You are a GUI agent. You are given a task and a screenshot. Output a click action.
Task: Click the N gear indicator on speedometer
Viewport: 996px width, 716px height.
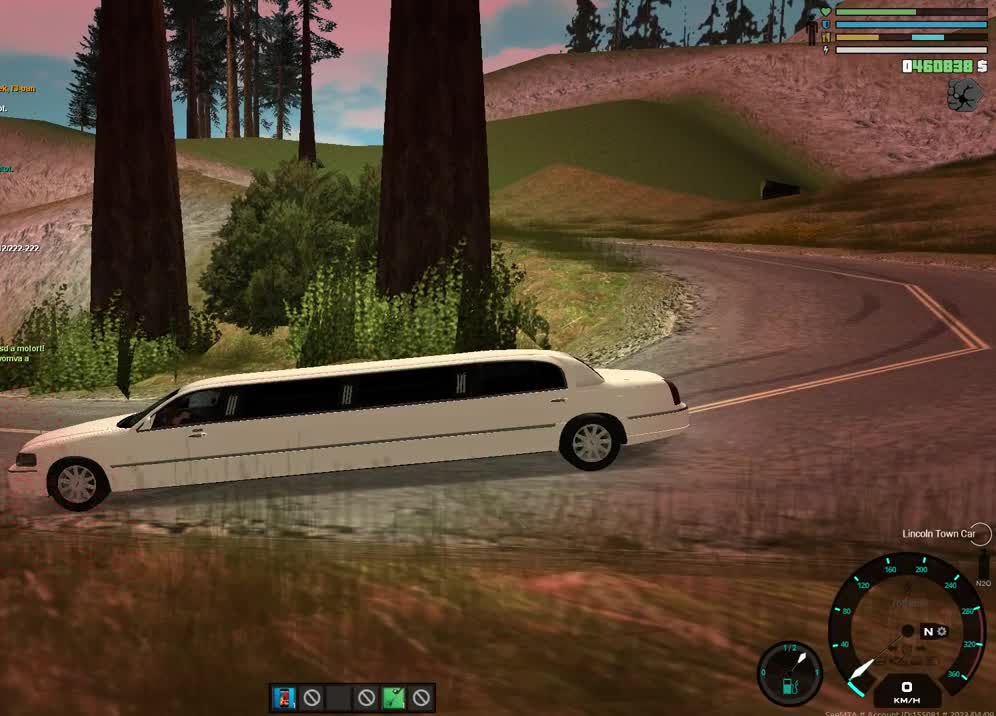pyautogui.click(x=928, y=631)
